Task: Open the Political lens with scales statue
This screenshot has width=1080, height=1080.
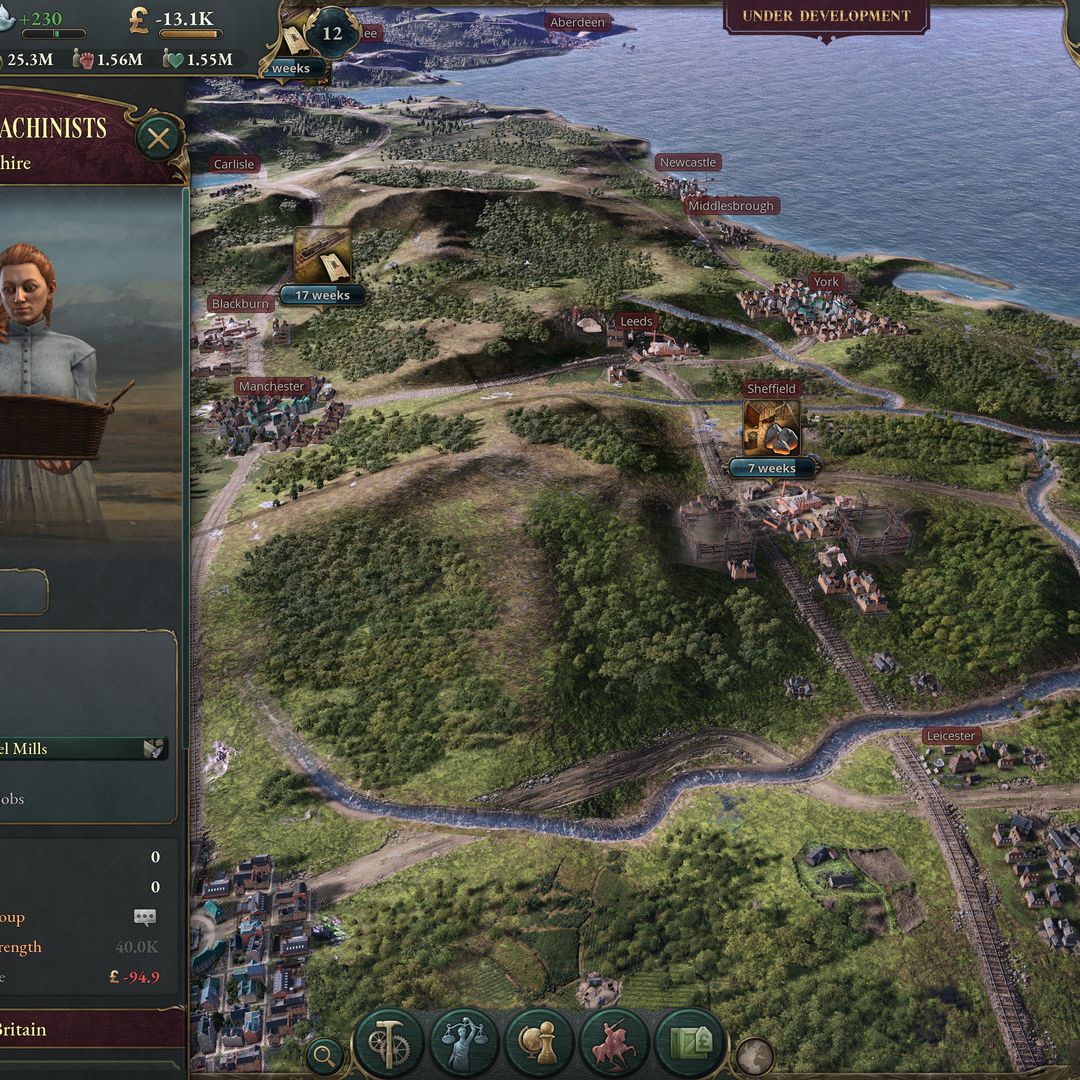Action: [x=463, y=1043]
